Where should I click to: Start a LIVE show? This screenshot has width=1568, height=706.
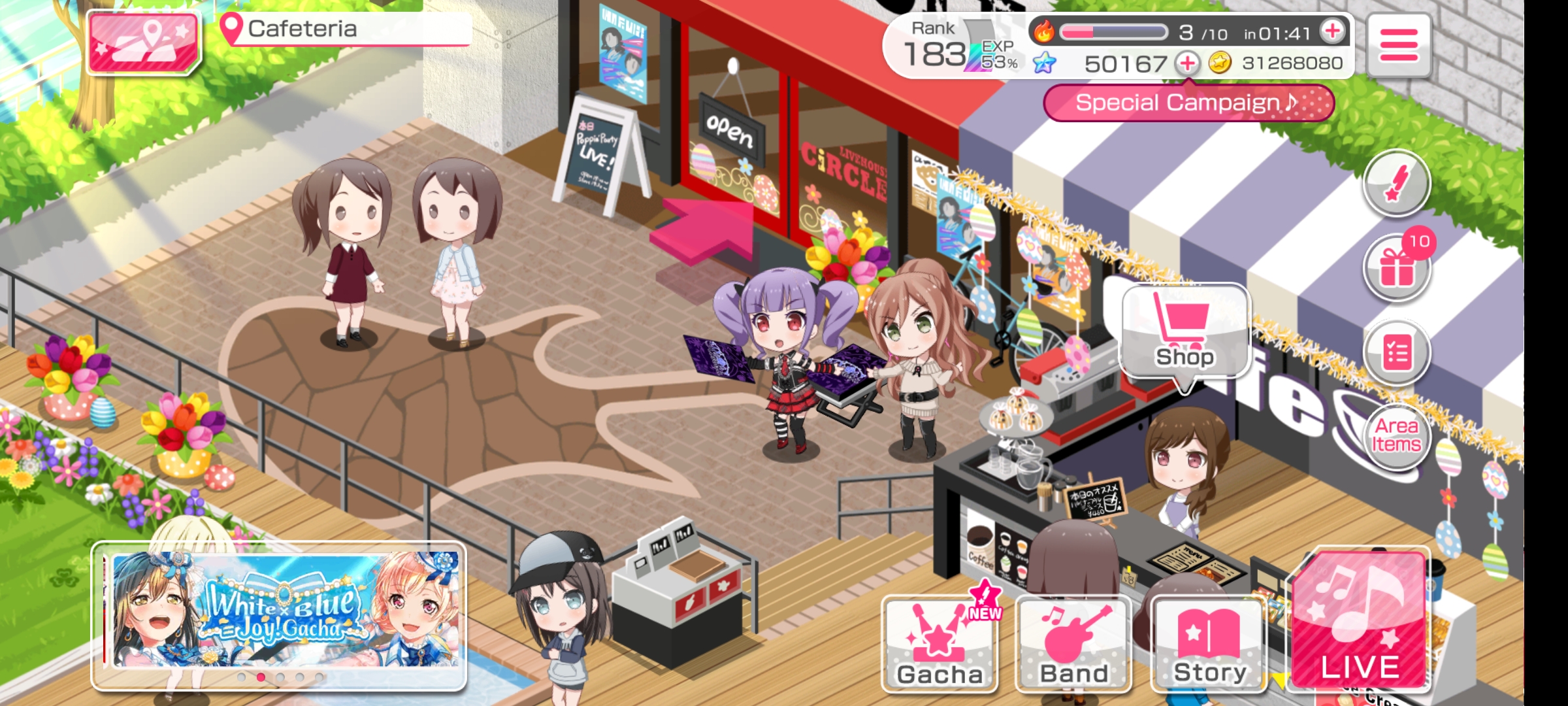tap(1360, 621)
